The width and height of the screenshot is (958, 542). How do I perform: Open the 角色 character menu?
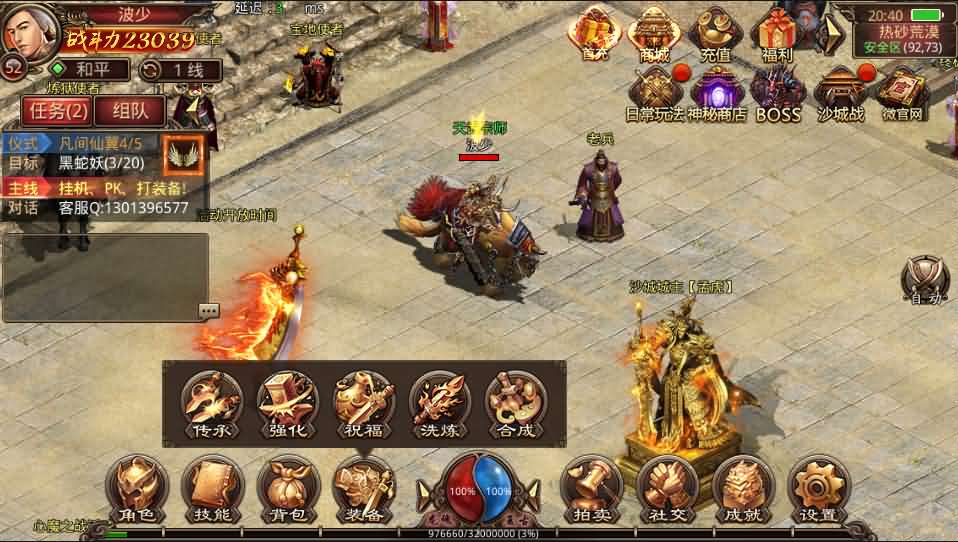[x=137, y=489]
